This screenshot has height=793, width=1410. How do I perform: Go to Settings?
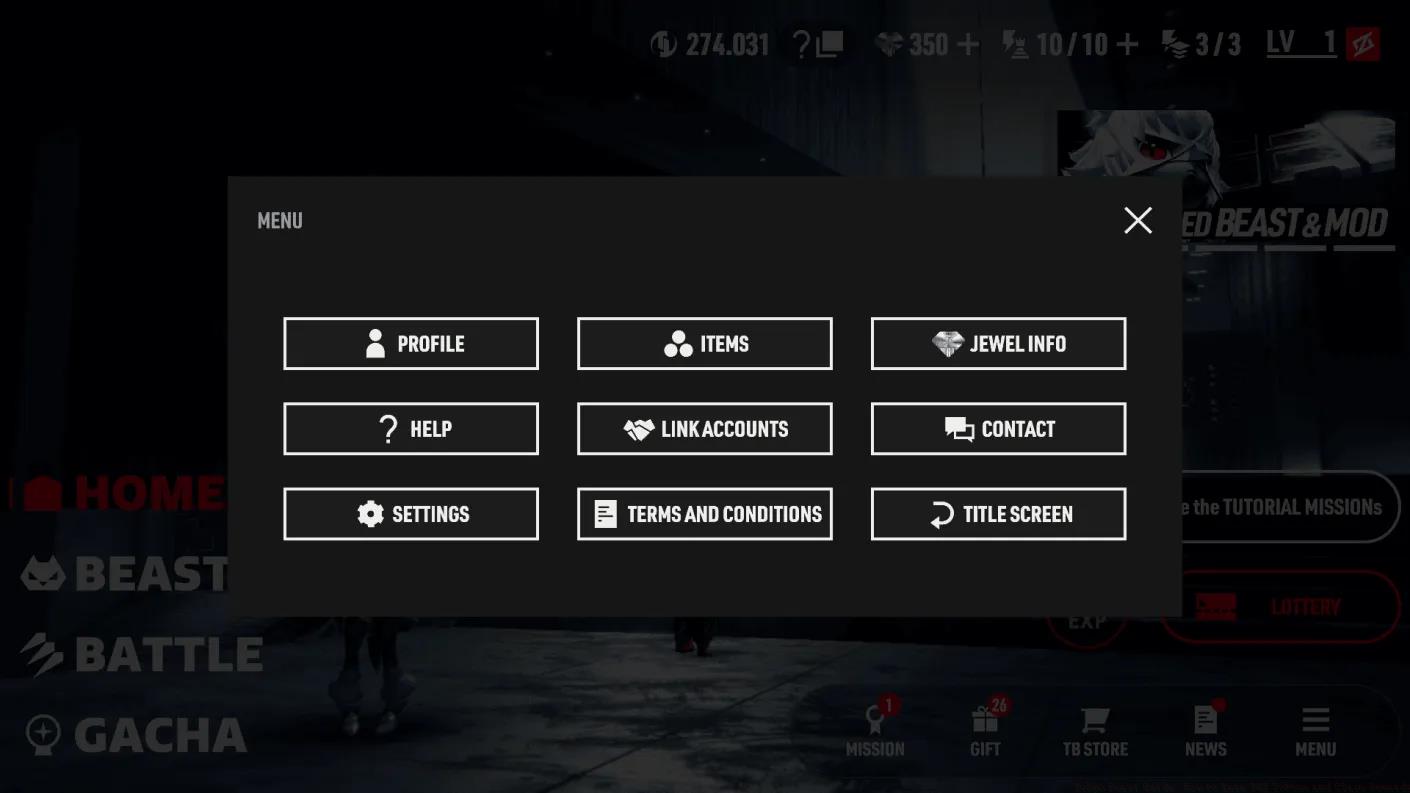[x=411, y=514]
